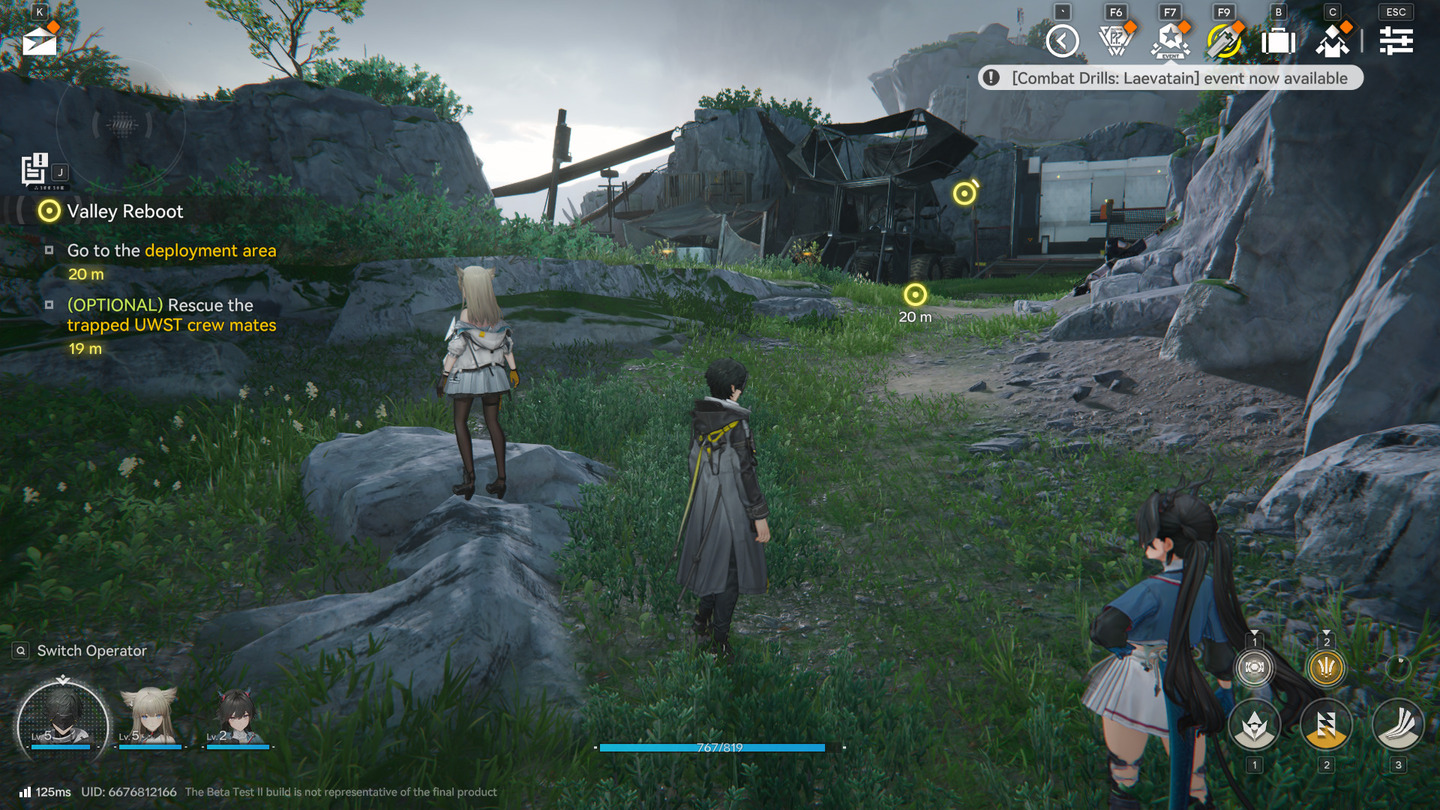Trigger the grey upper skill above slot one
This screenshot has width=1440, height=810.
[x=1254, y=668]
